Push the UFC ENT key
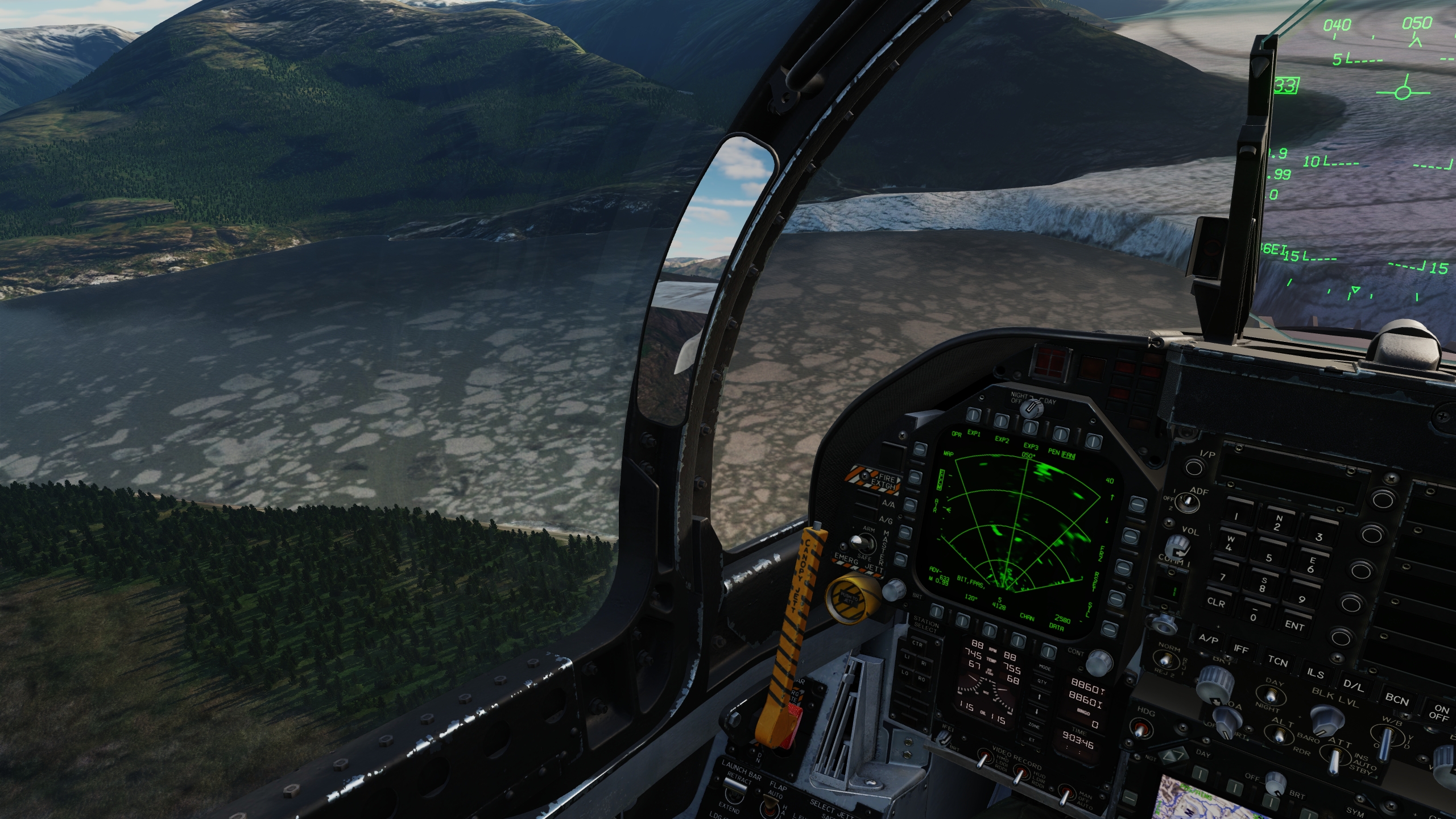1456x819 pixels. click(1294, 625)
